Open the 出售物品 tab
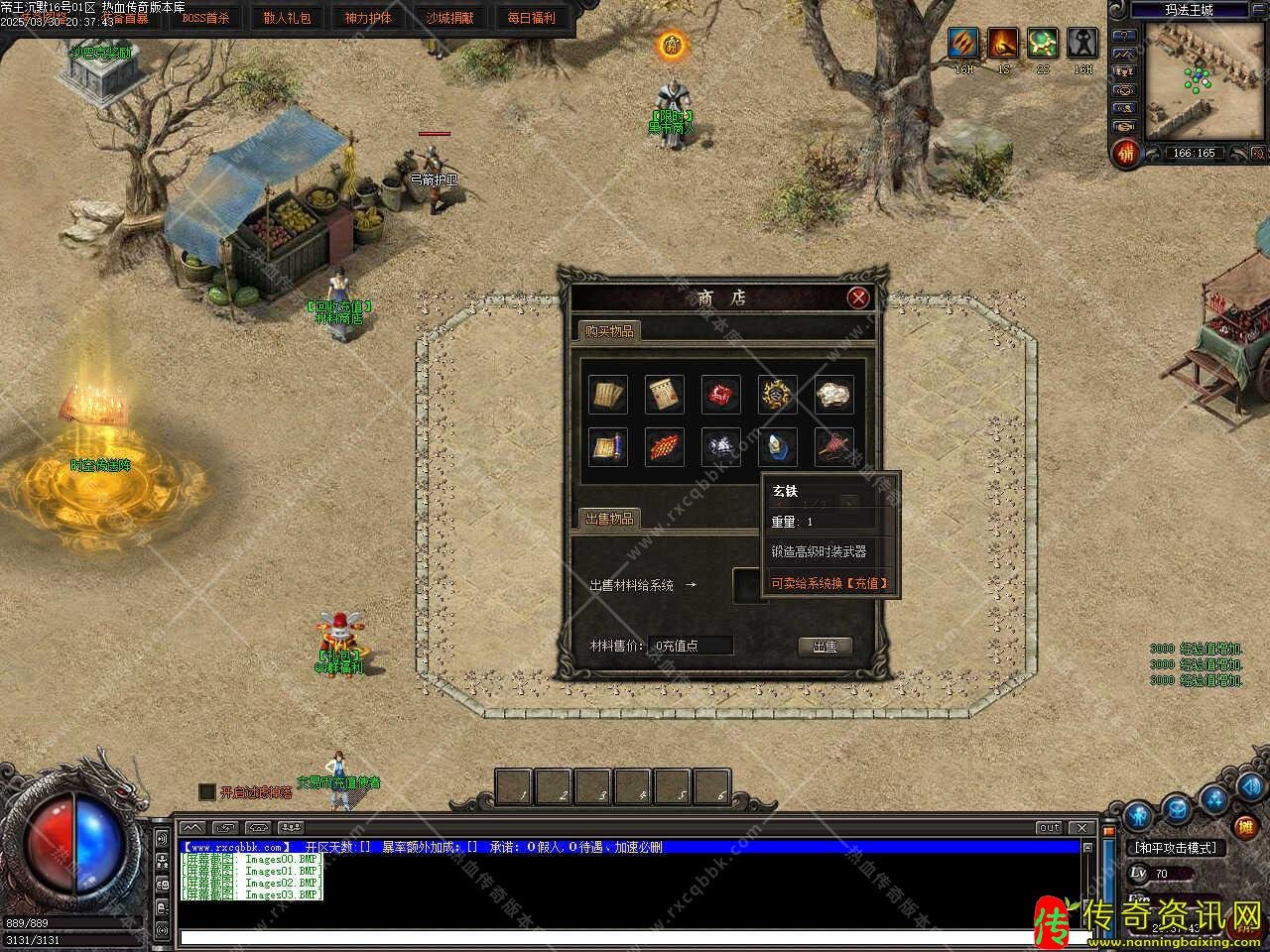The width and height of the screenshot is (1270, 952). click(608, 519)
